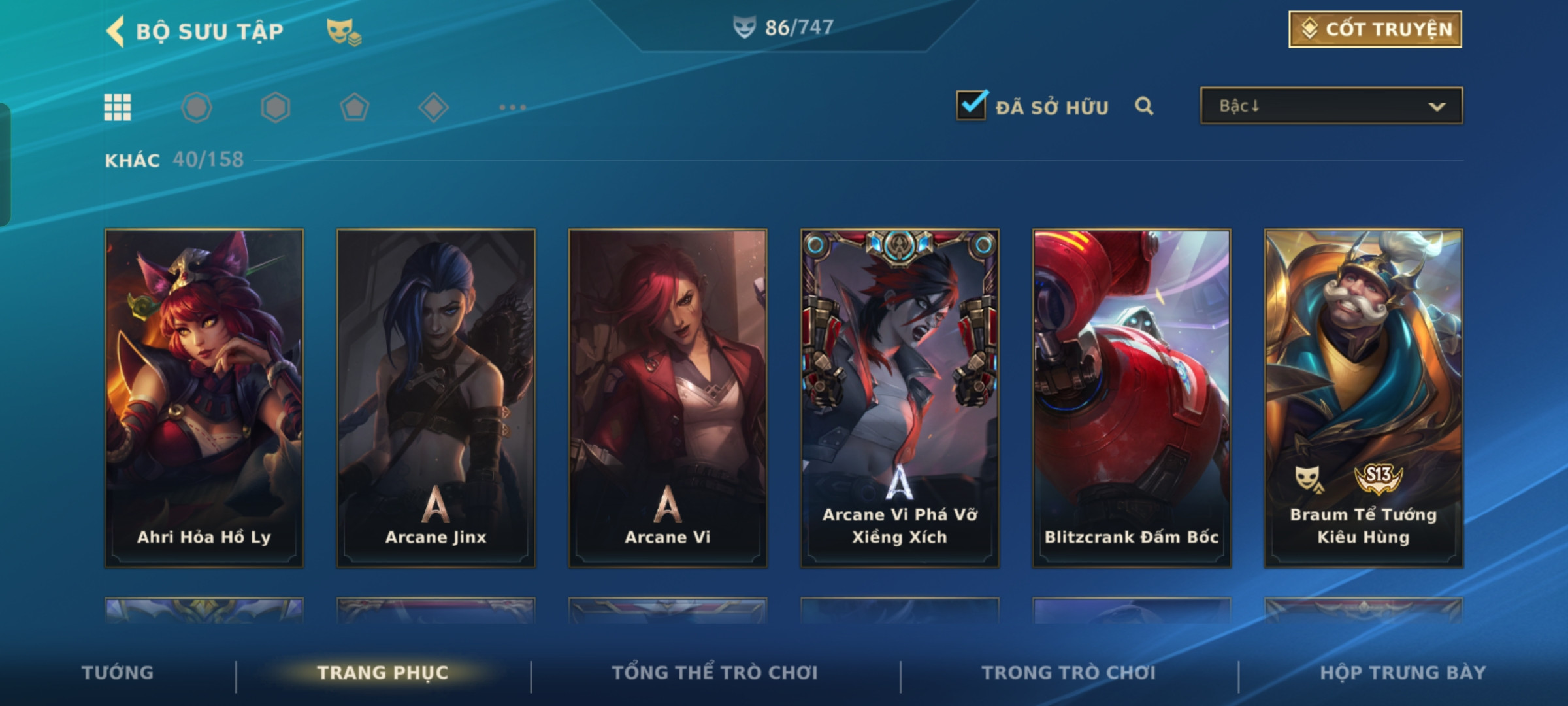Open the Cốt Truyện button

1375,29
